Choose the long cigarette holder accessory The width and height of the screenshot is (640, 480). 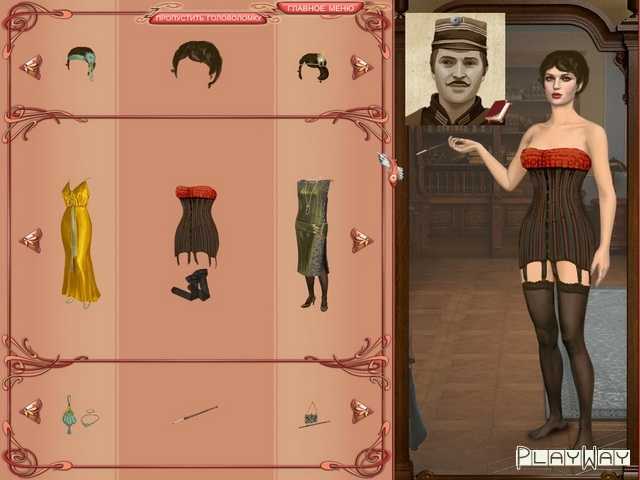[x=196, y=413]
